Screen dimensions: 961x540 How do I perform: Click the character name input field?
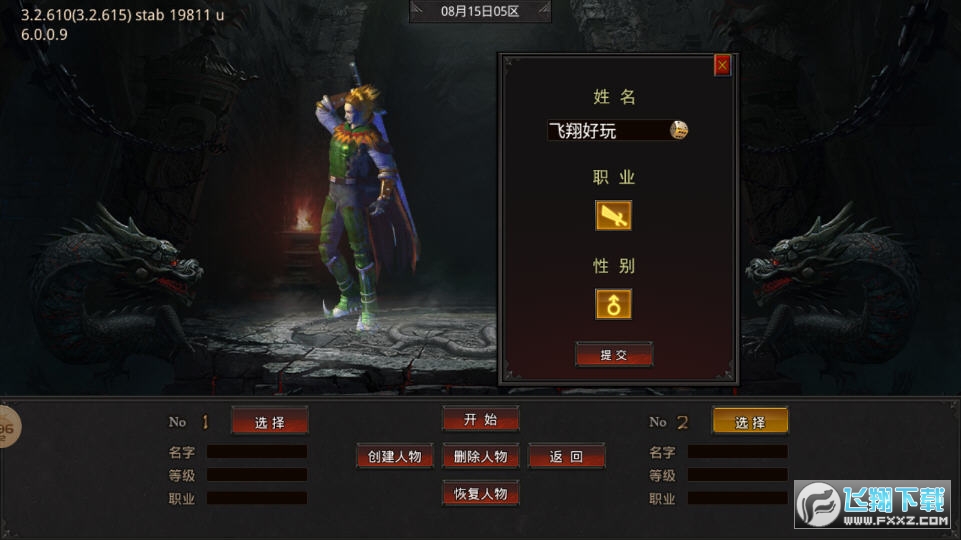pos(607,130)
